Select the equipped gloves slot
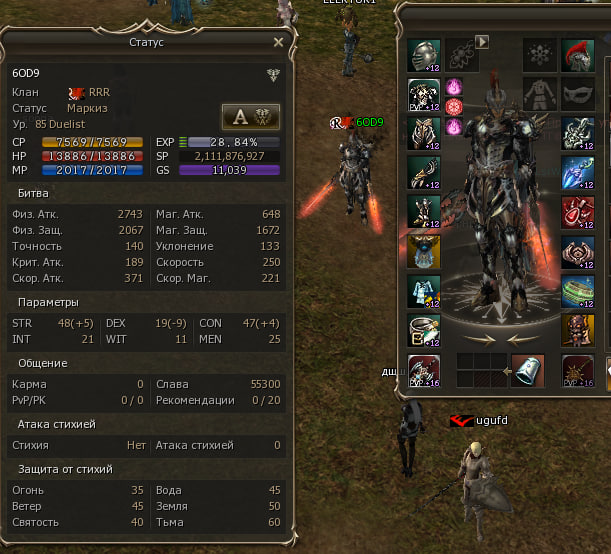 point(423,172)
